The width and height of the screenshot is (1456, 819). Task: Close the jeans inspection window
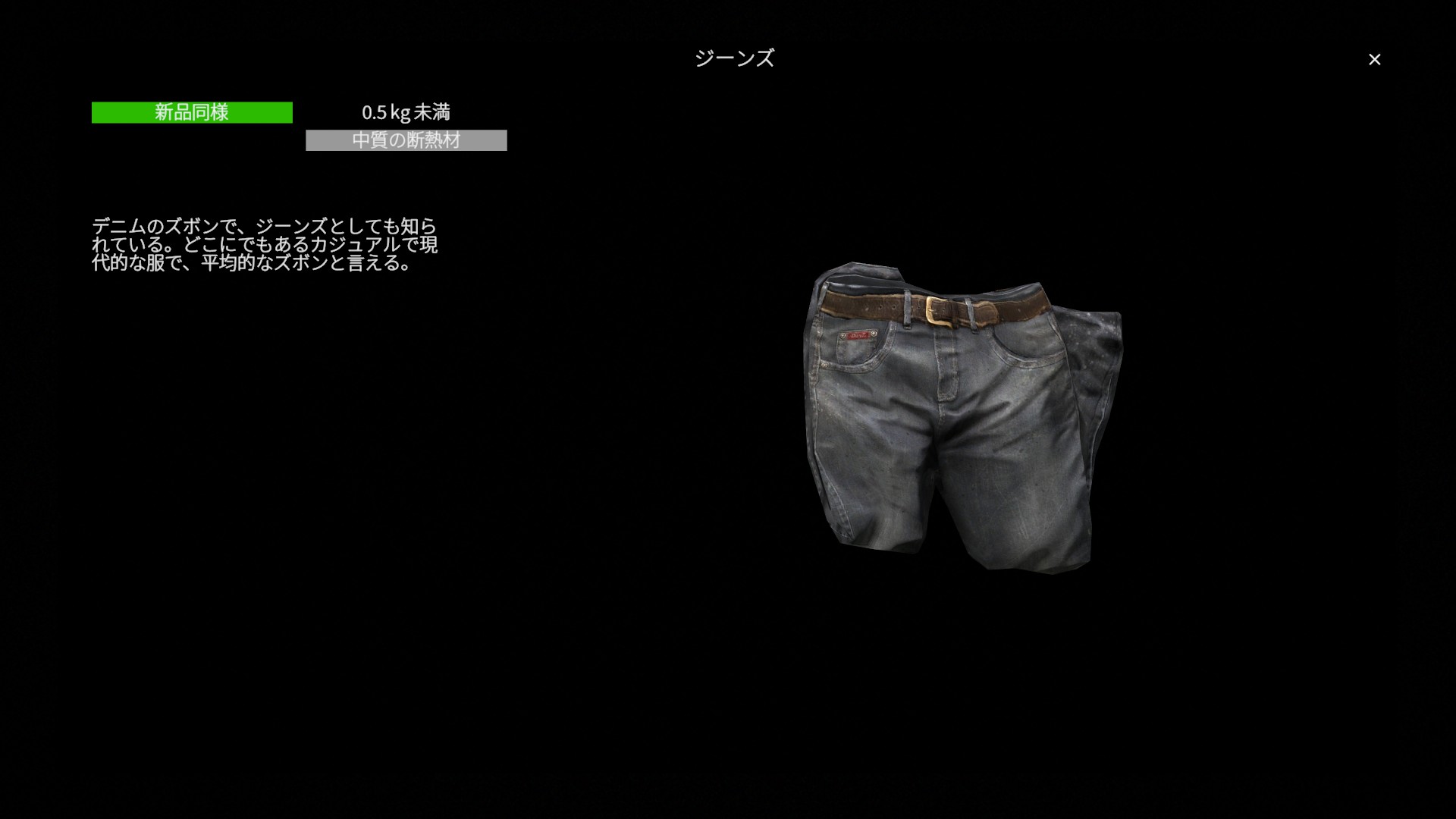[x=1374, y=59]
